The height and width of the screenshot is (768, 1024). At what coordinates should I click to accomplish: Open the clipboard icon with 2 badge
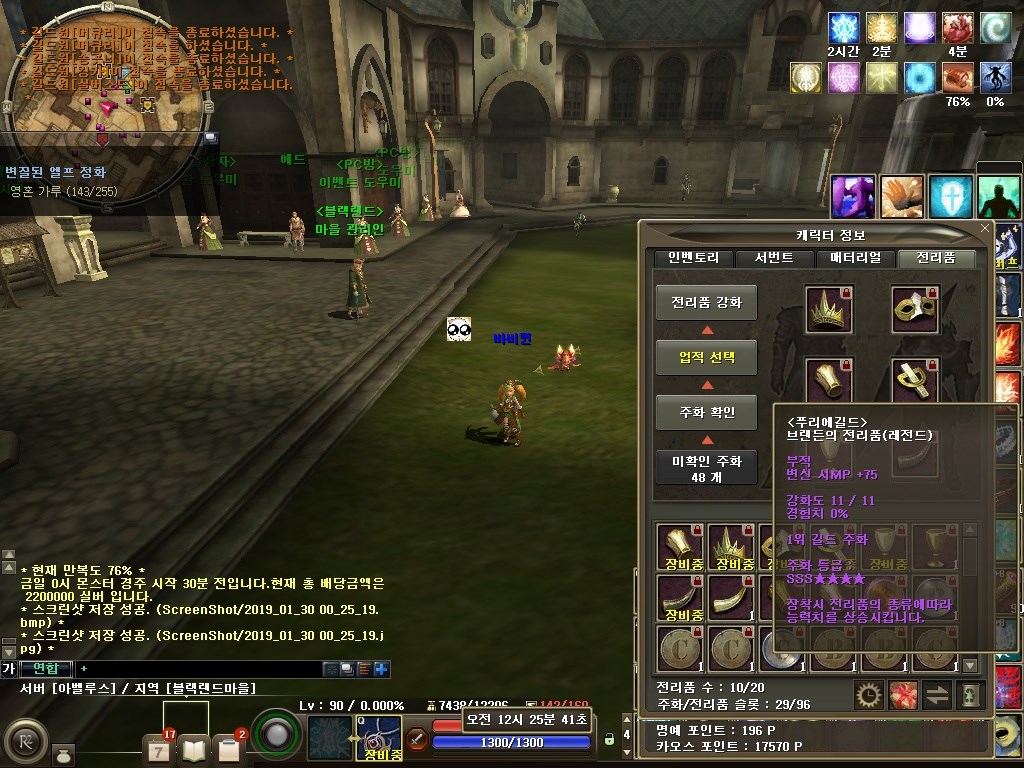(229, 748)
